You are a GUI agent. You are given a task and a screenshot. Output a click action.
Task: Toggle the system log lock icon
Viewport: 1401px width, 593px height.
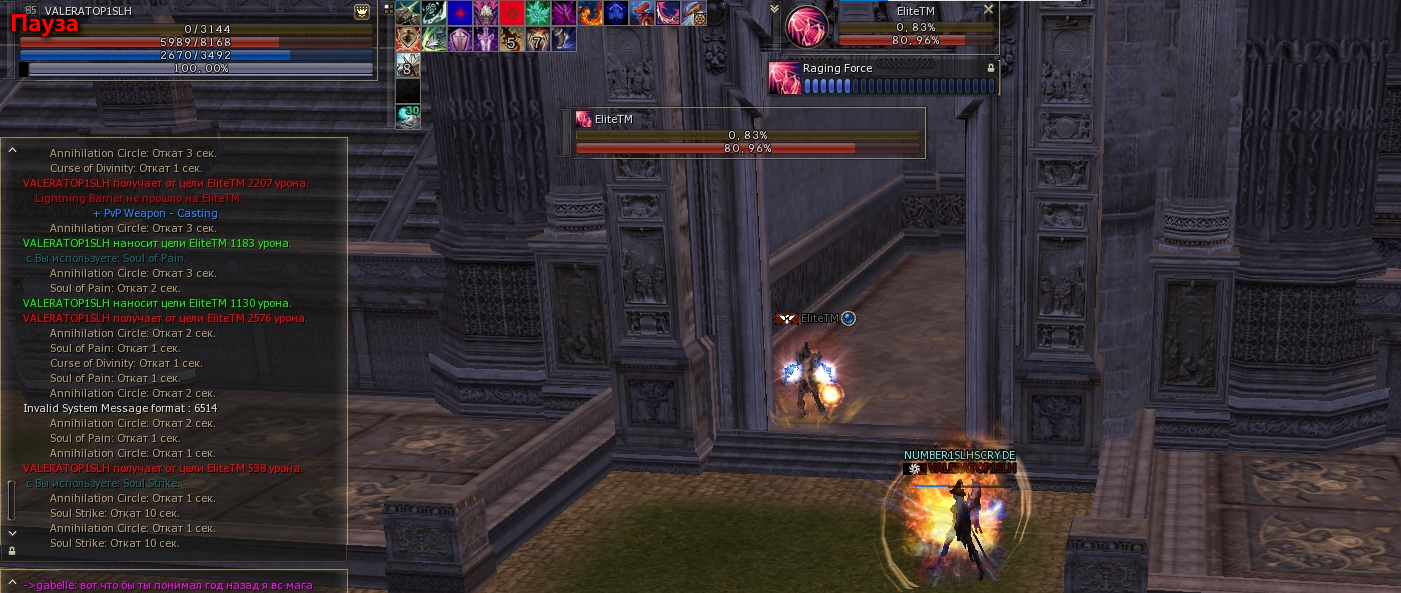click(12, 551)
